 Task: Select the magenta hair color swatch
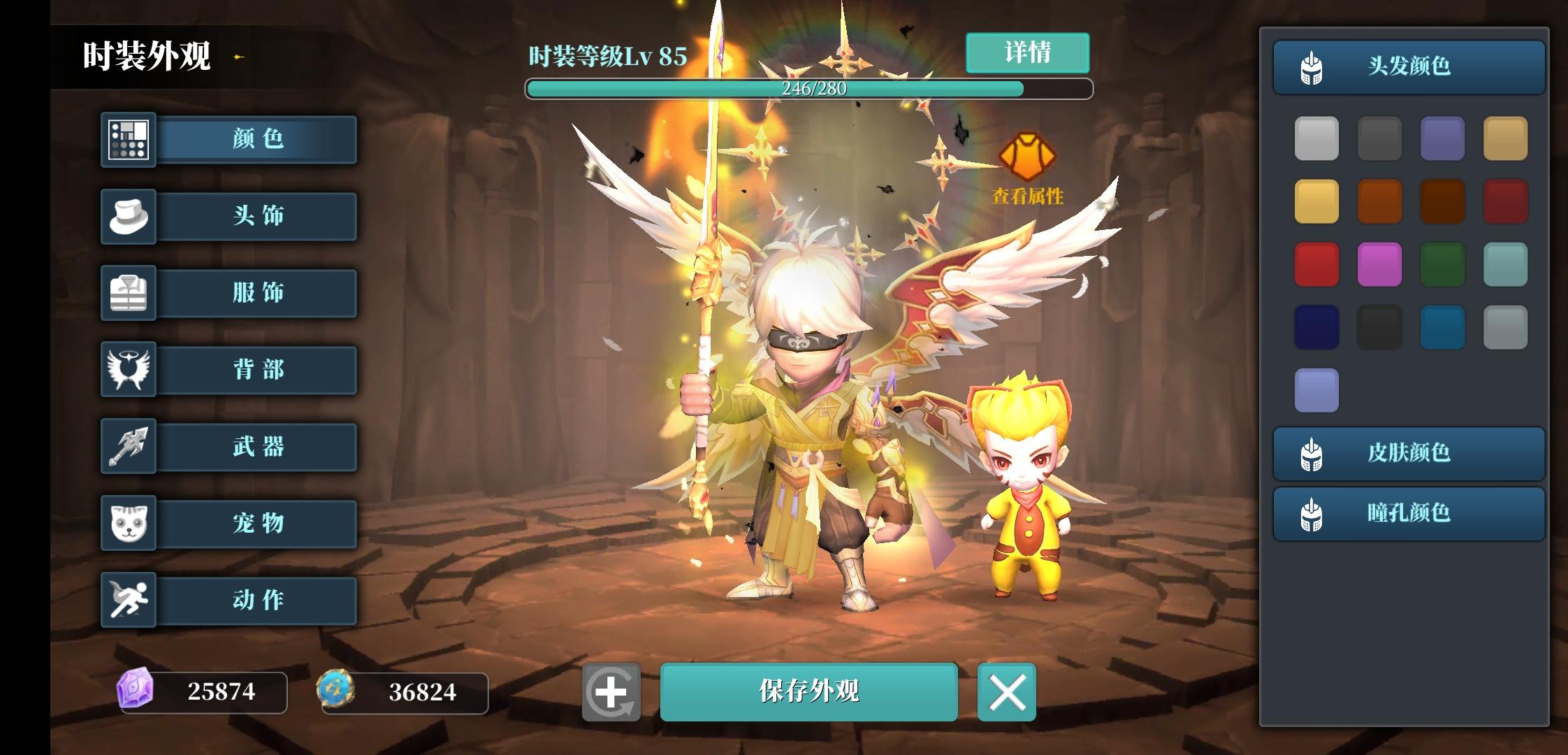click(x=1379, y=264)
